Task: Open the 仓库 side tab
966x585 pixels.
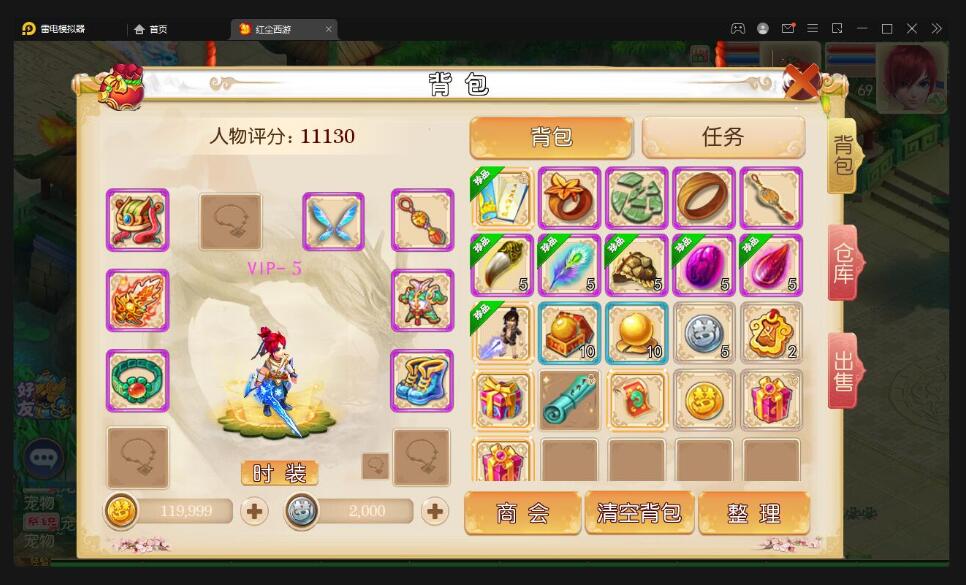Action: click(x=845, y=263)
